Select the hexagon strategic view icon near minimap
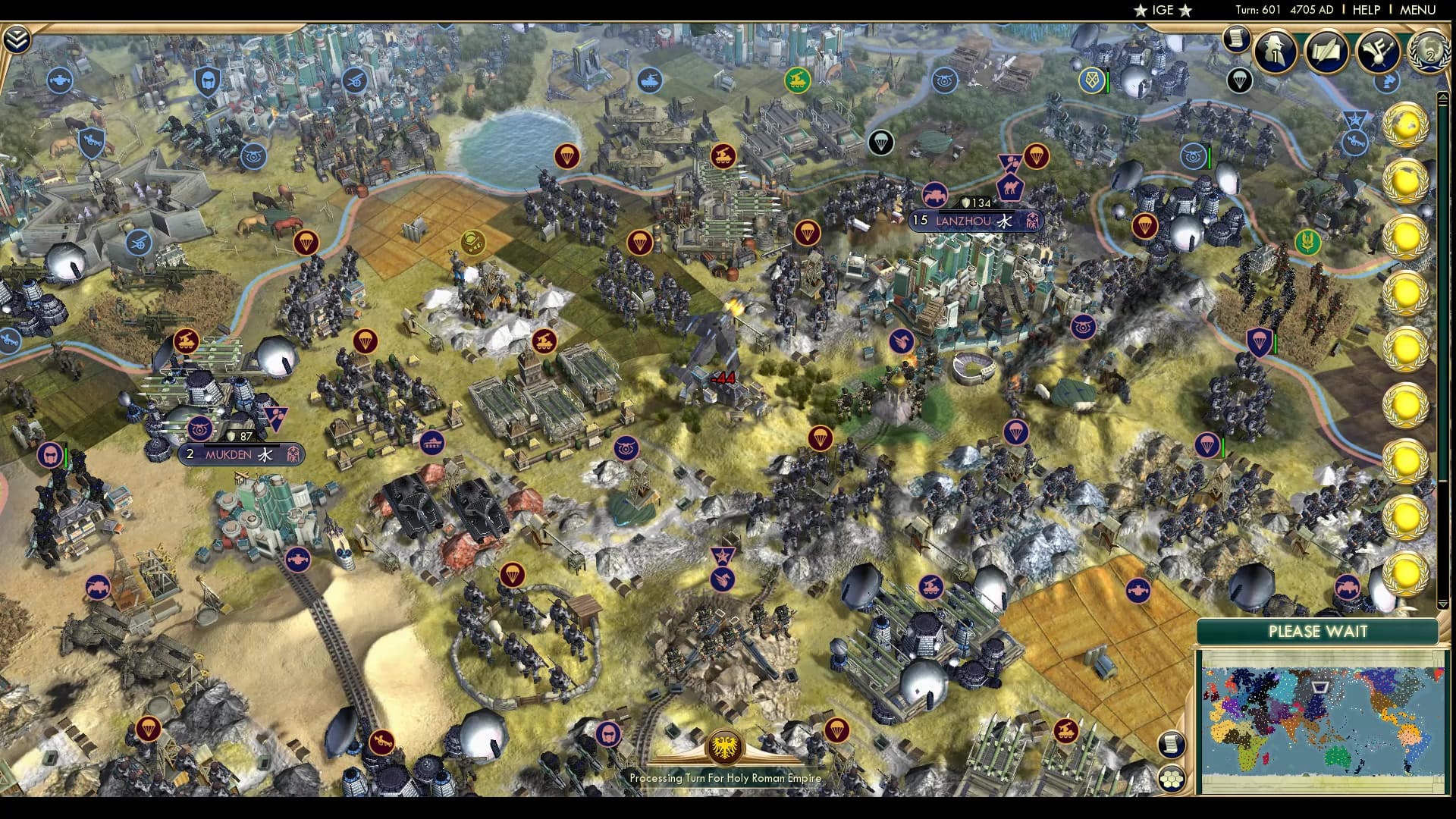This screenshot has height=819, width=1456. click(1172, 779)
